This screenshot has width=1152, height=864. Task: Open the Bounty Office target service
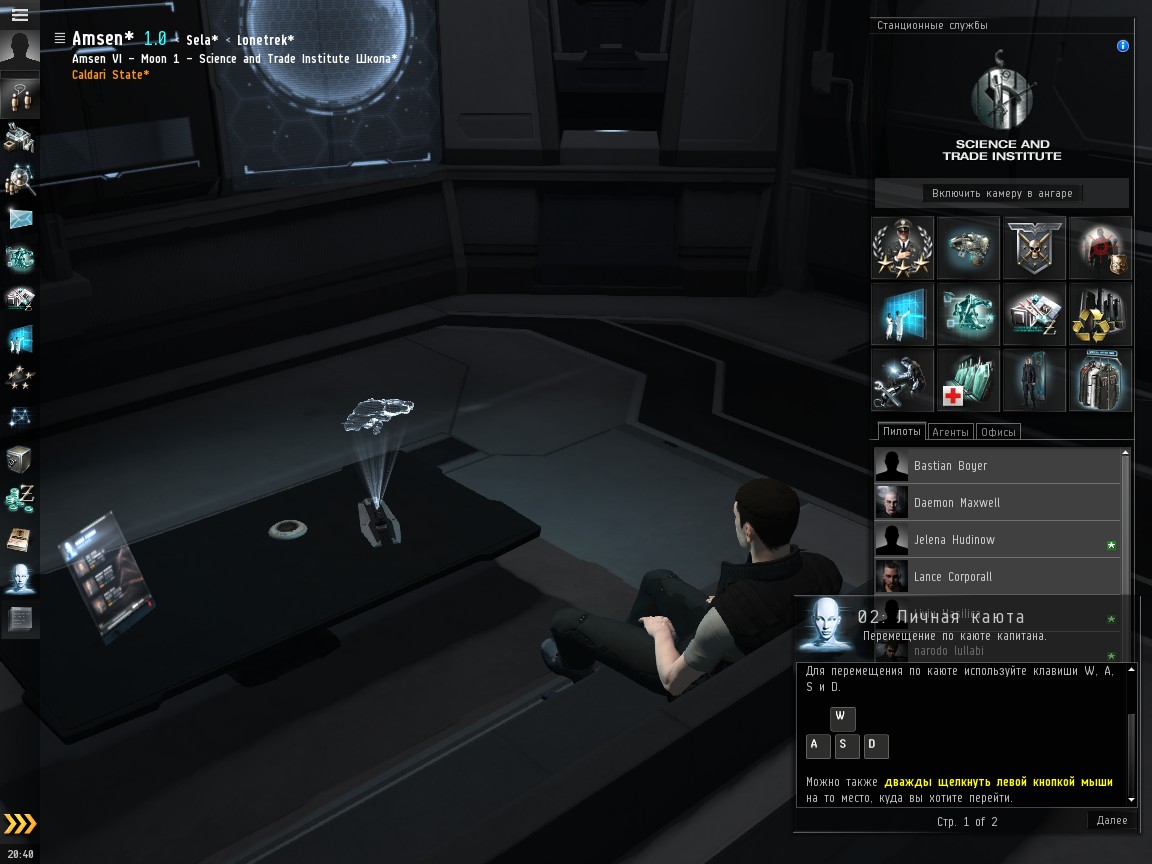tap(1100, 247)
